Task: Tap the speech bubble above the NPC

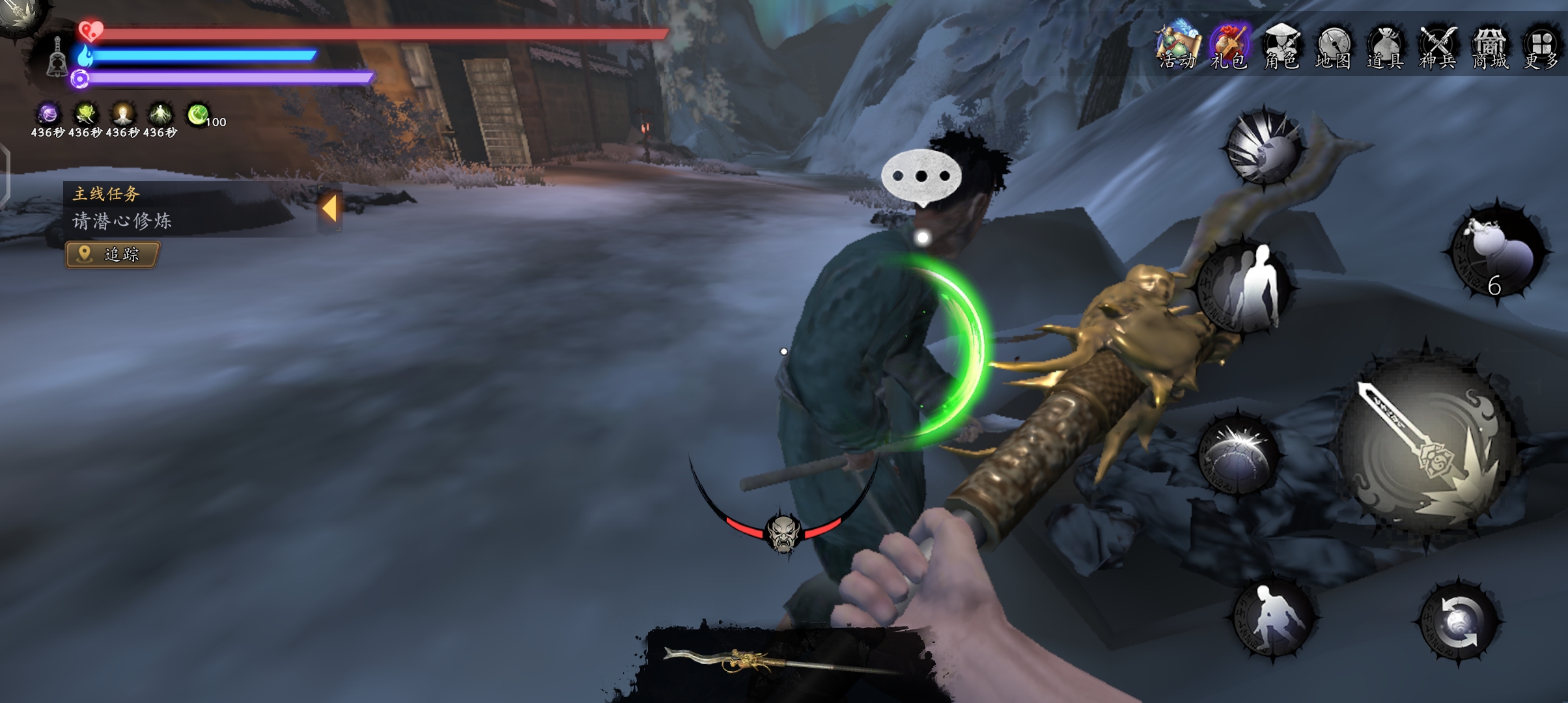Action: point(921,176)
